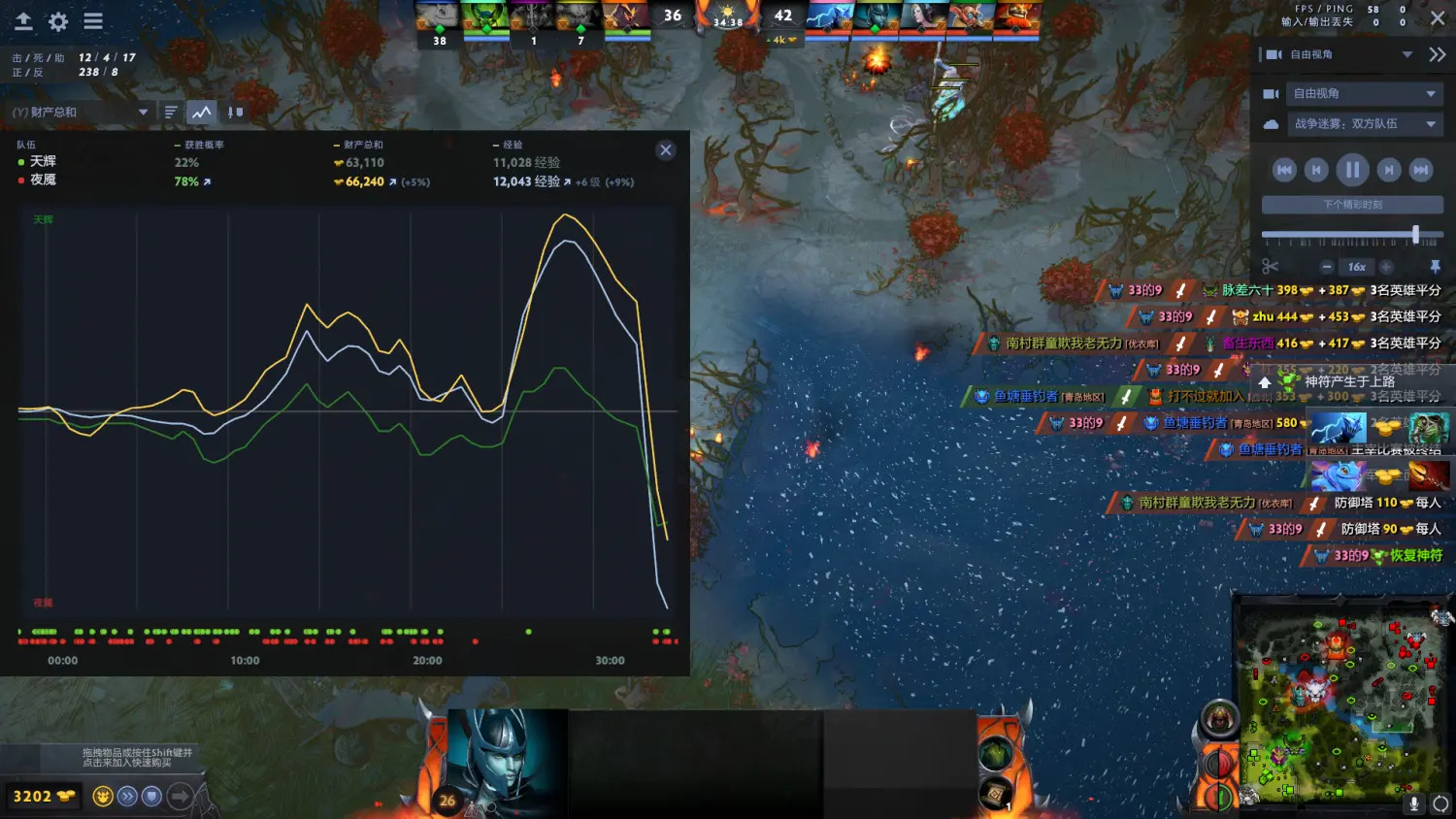Image resolution: width=1456 pixels, height=819 pixels.
Task: Click the scissors clip tool
Action: [1271, 267]
